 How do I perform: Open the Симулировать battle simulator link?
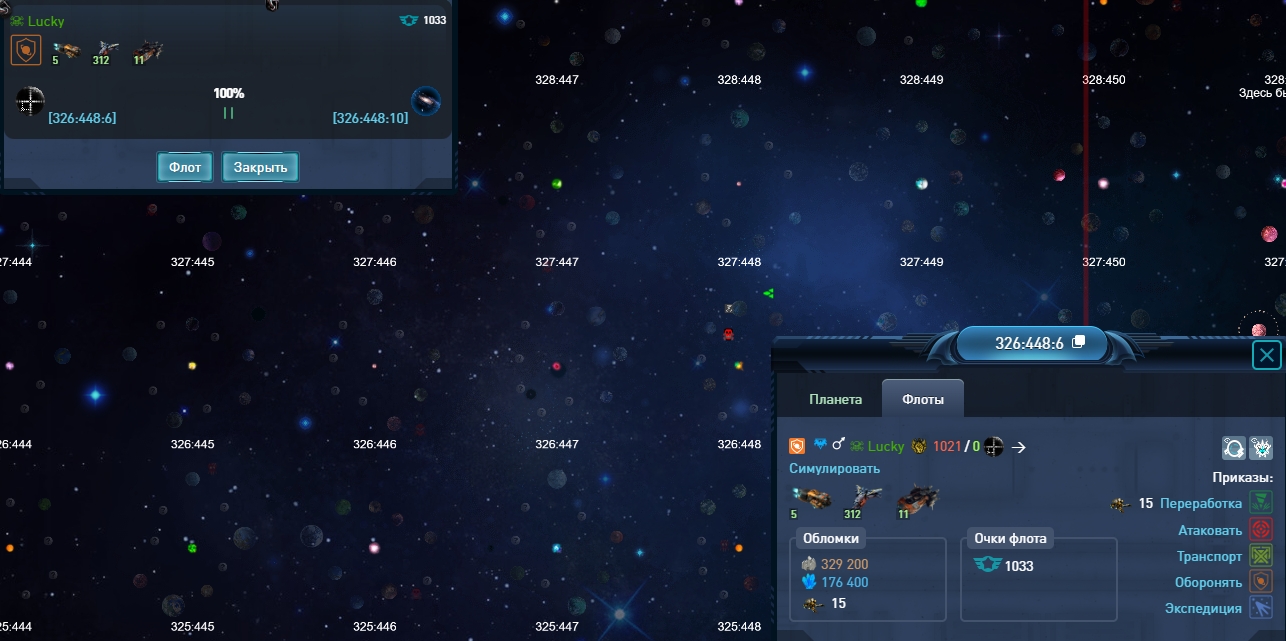(x=834, y=469)
